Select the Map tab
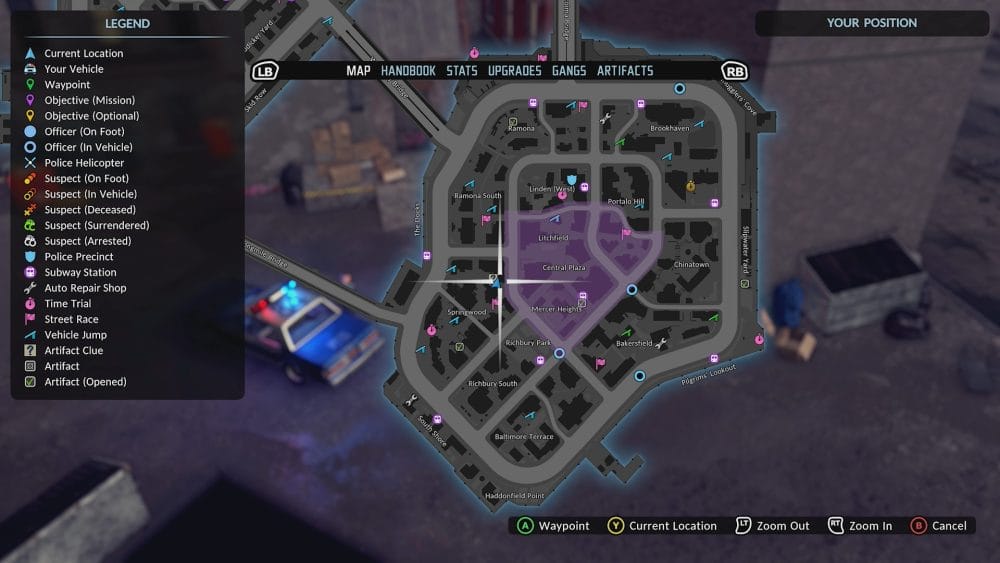This screenshot has width=1000, height=563. coord(358,71)
